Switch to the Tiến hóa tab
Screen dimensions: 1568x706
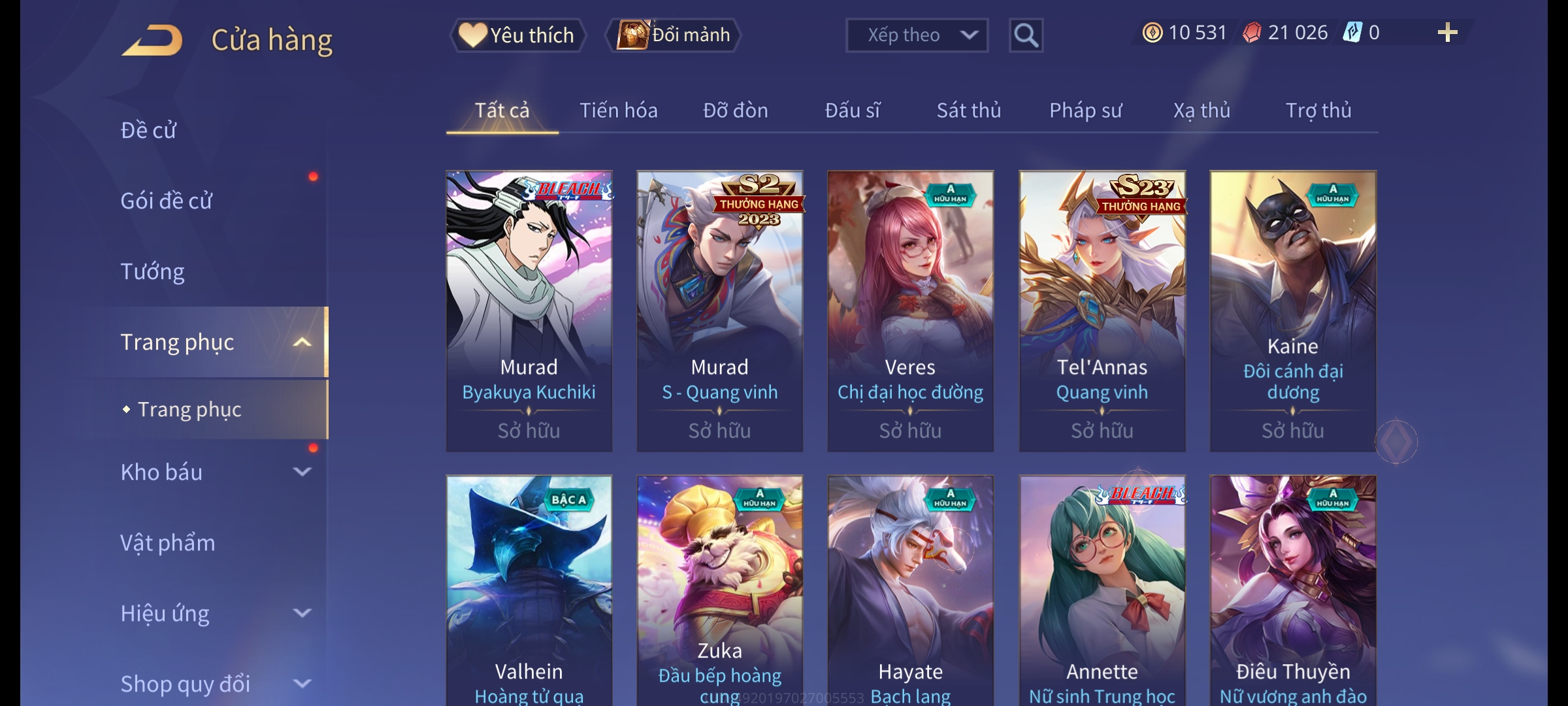pyautogui.click(x=618, y=110)
